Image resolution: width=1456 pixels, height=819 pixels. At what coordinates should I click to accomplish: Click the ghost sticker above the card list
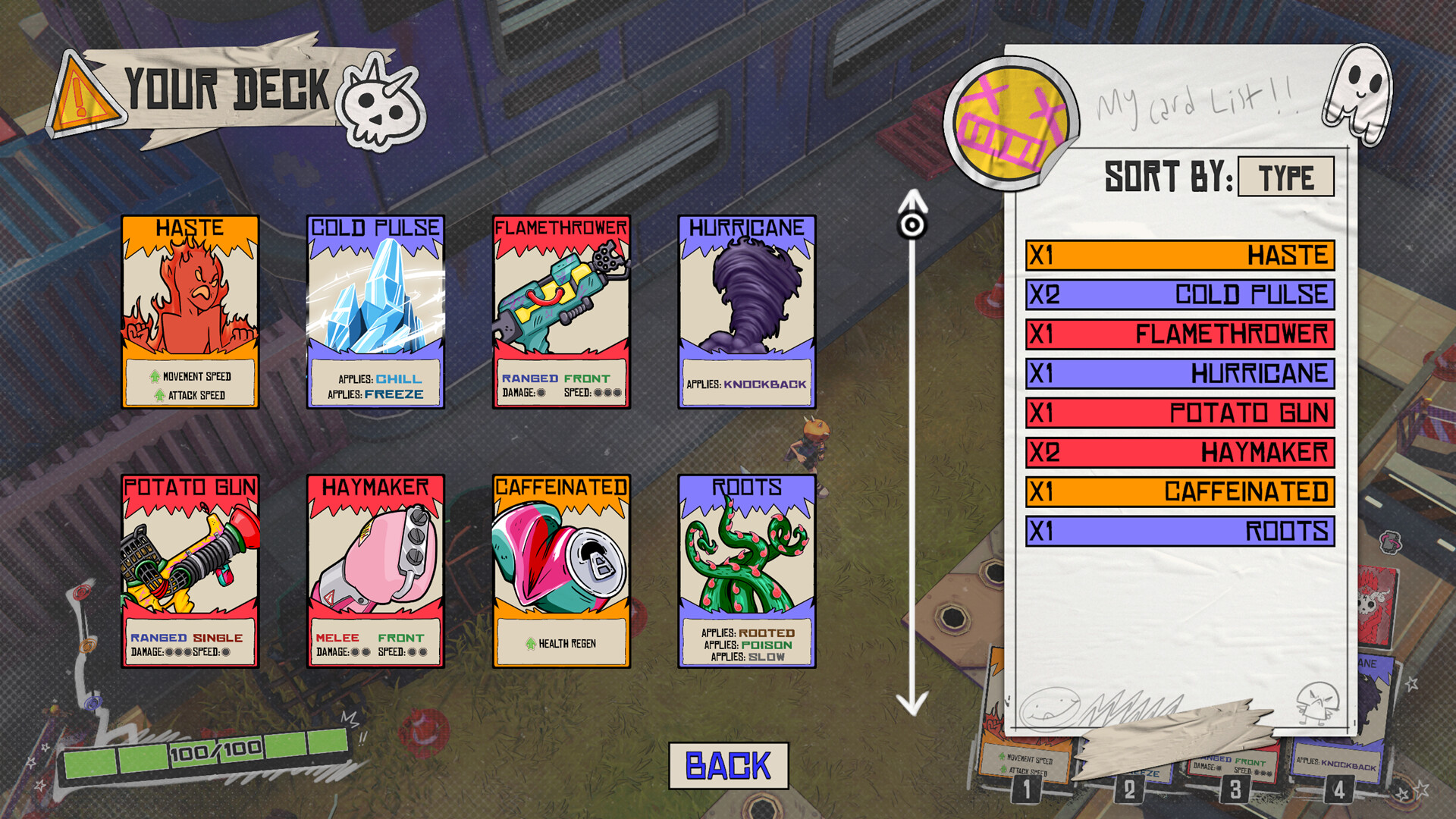point(1360,91)
